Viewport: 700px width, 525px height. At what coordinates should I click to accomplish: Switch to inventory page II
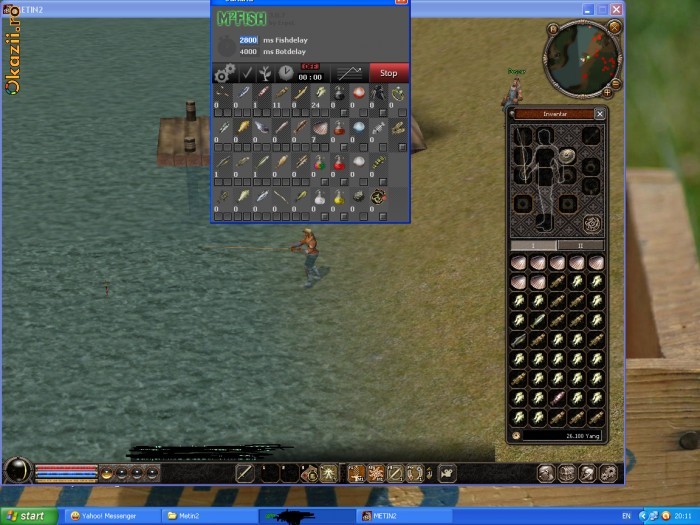point(580,245)
